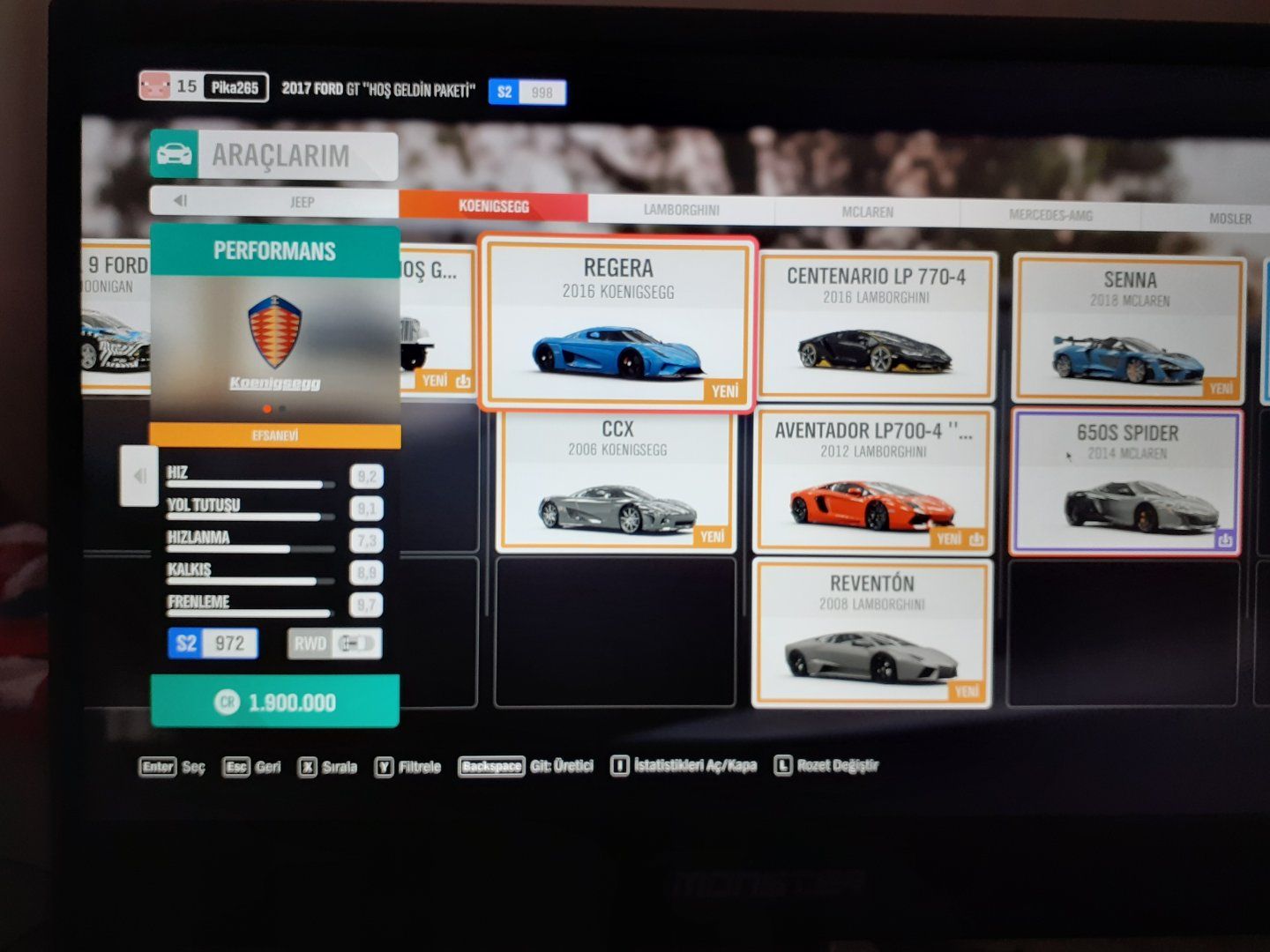
Task: Pick the Centenario LP 770-4 Lamborghini tile
Action: click(x=876, y=326)
